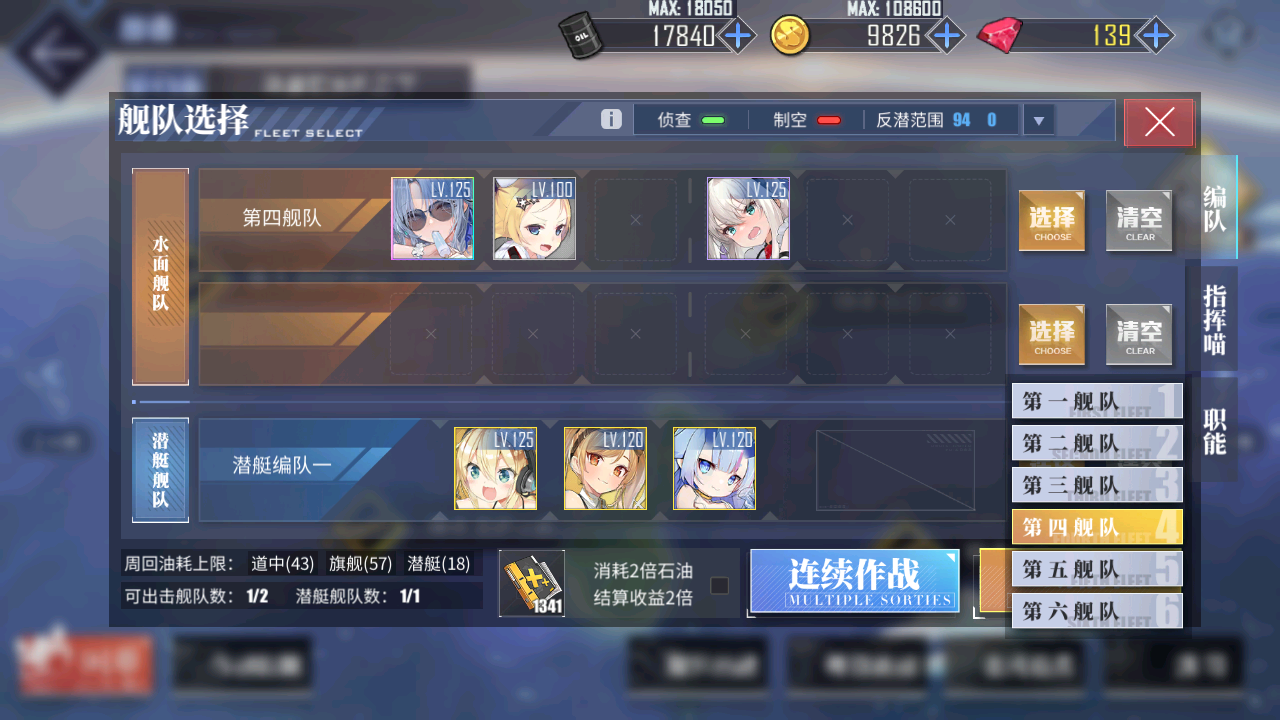
Task: Select the highlighted 第四舰队 entry
Action: (x=1097, y=527)
